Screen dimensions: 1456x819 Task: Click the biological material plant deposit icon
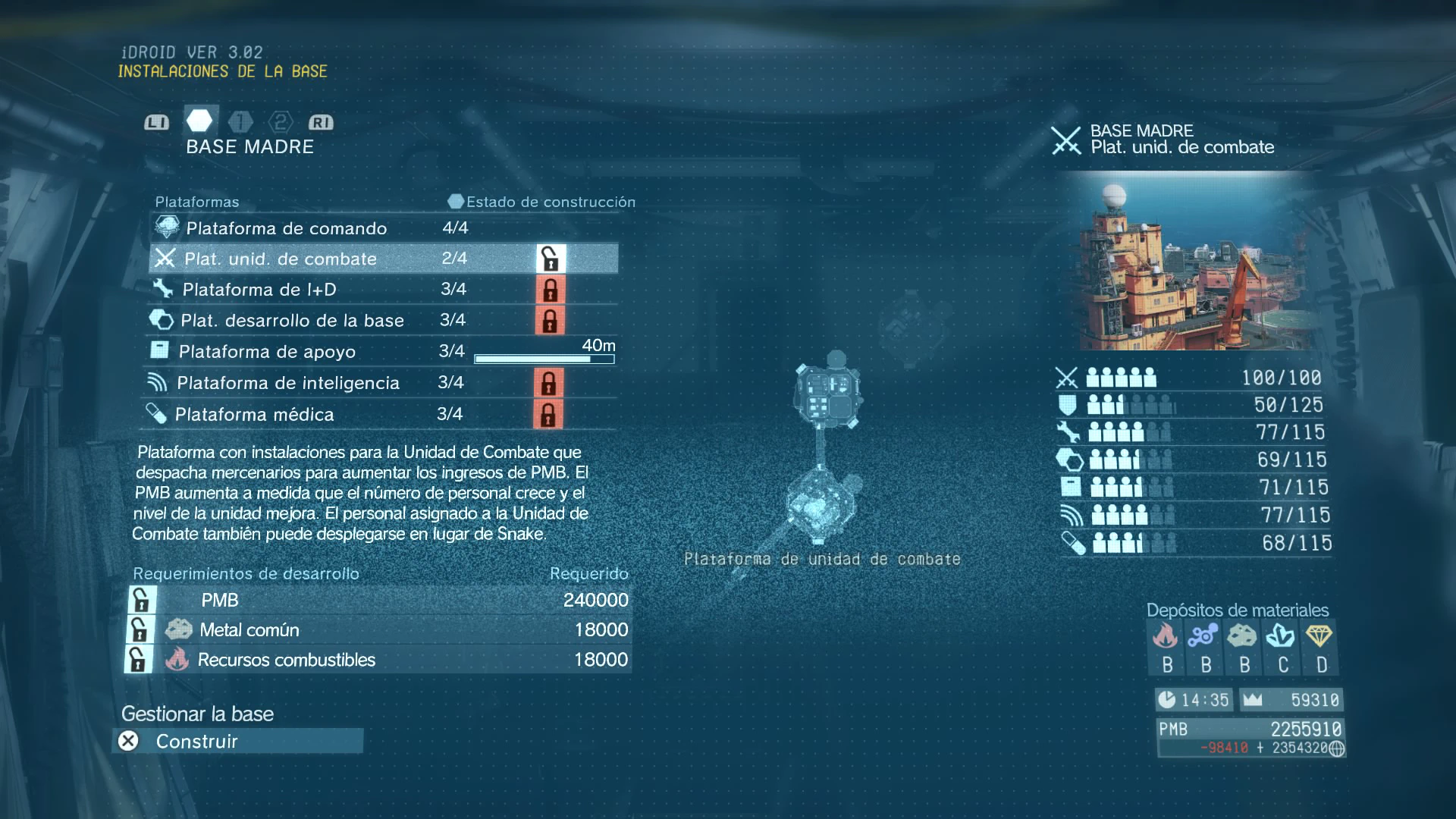[x=1281, y=635]
